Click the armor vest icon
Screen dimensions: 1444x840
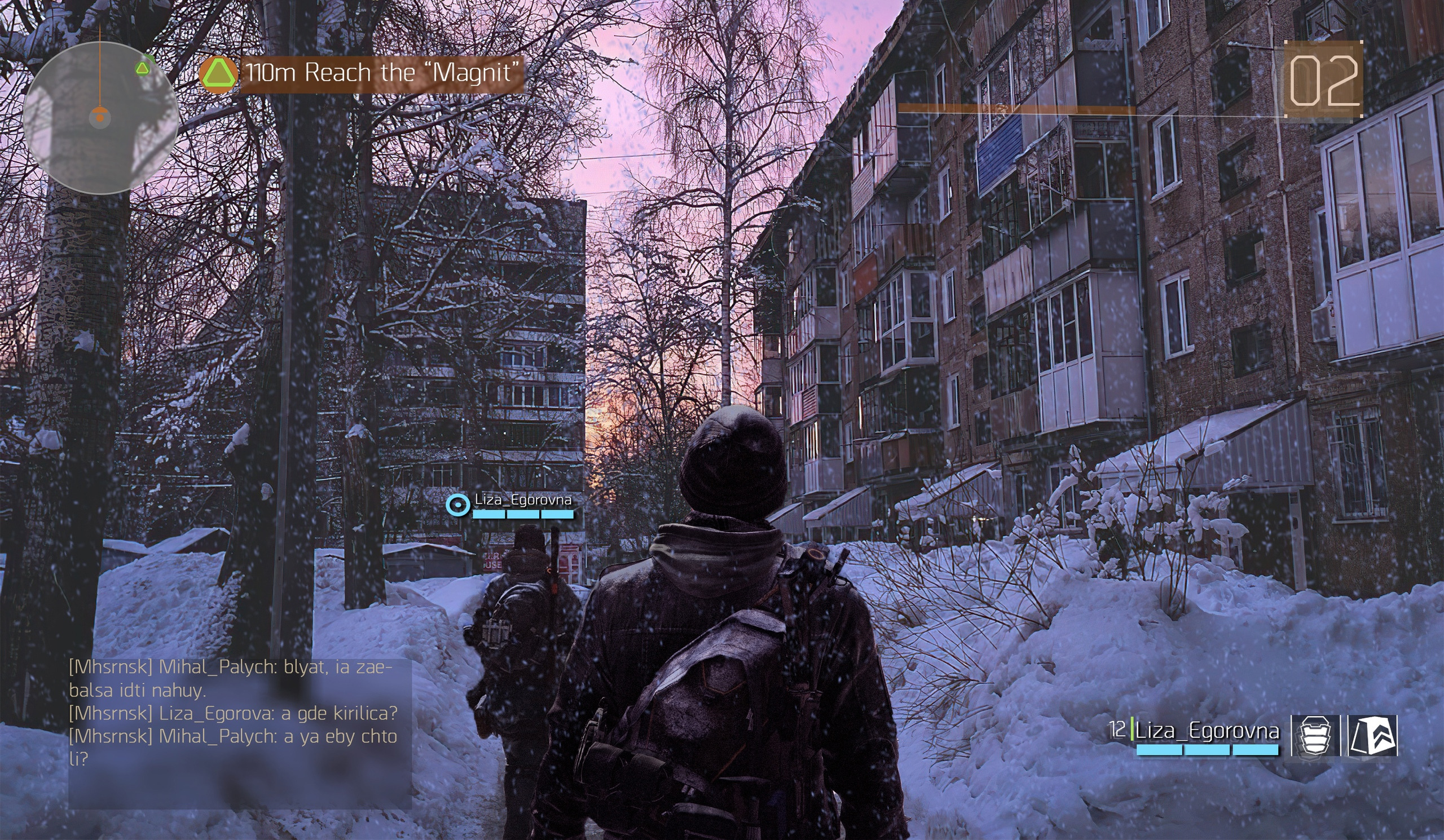pyautogui.click(x=1314, y=735)
